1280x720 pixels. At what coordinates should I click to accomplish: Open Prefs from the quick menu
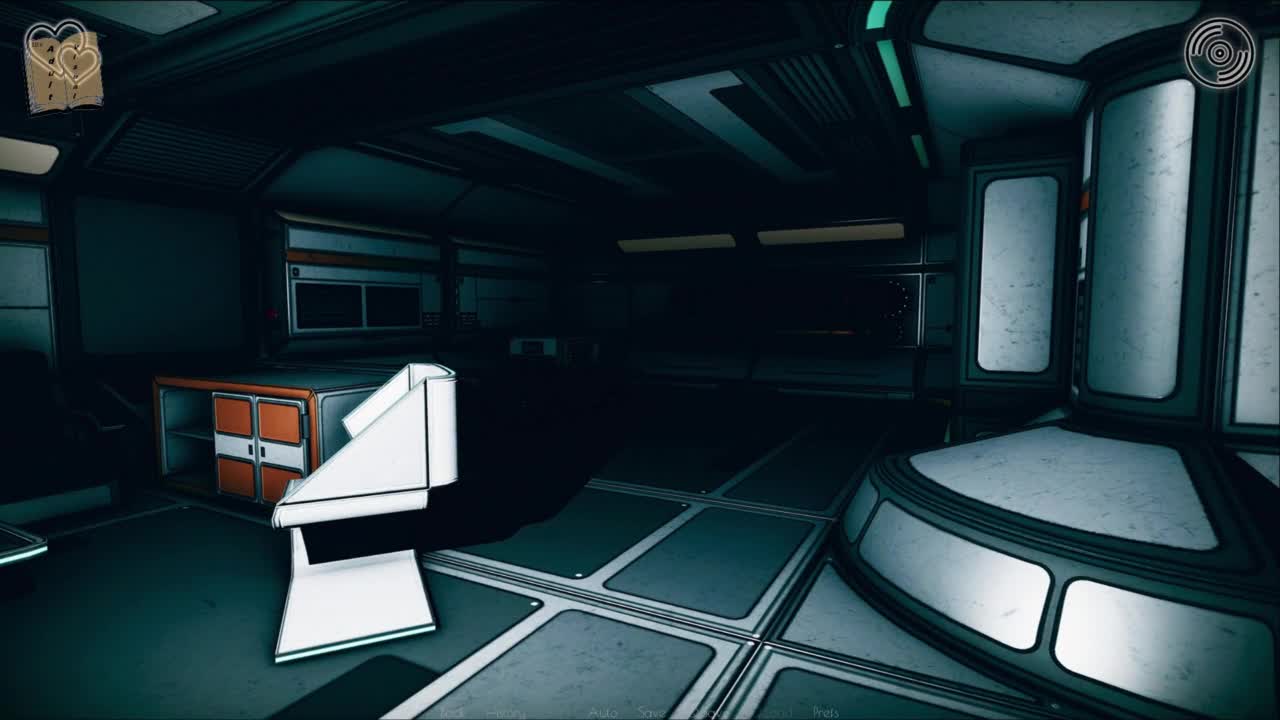point(826,712)
